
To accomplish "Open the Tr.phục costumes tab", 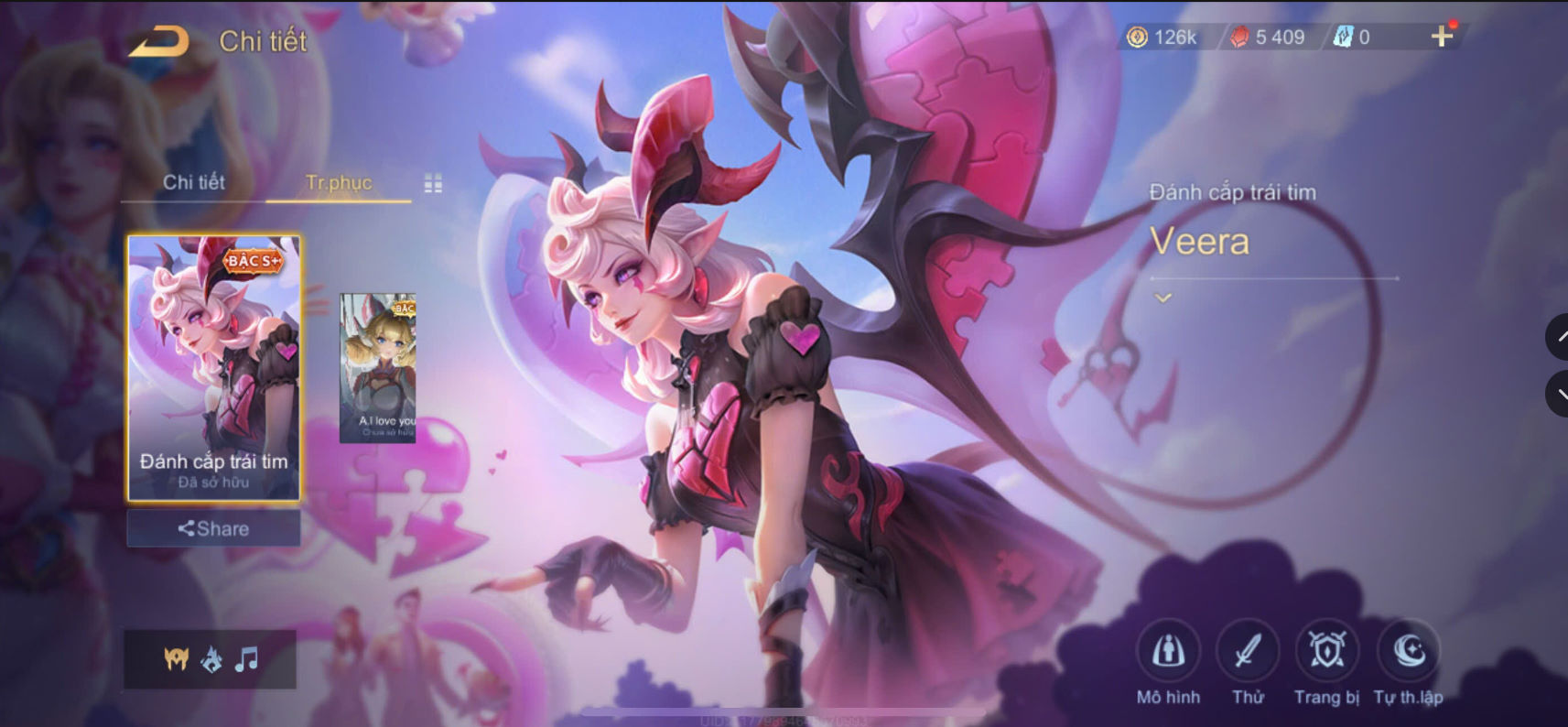I will [x=338, y=182].
